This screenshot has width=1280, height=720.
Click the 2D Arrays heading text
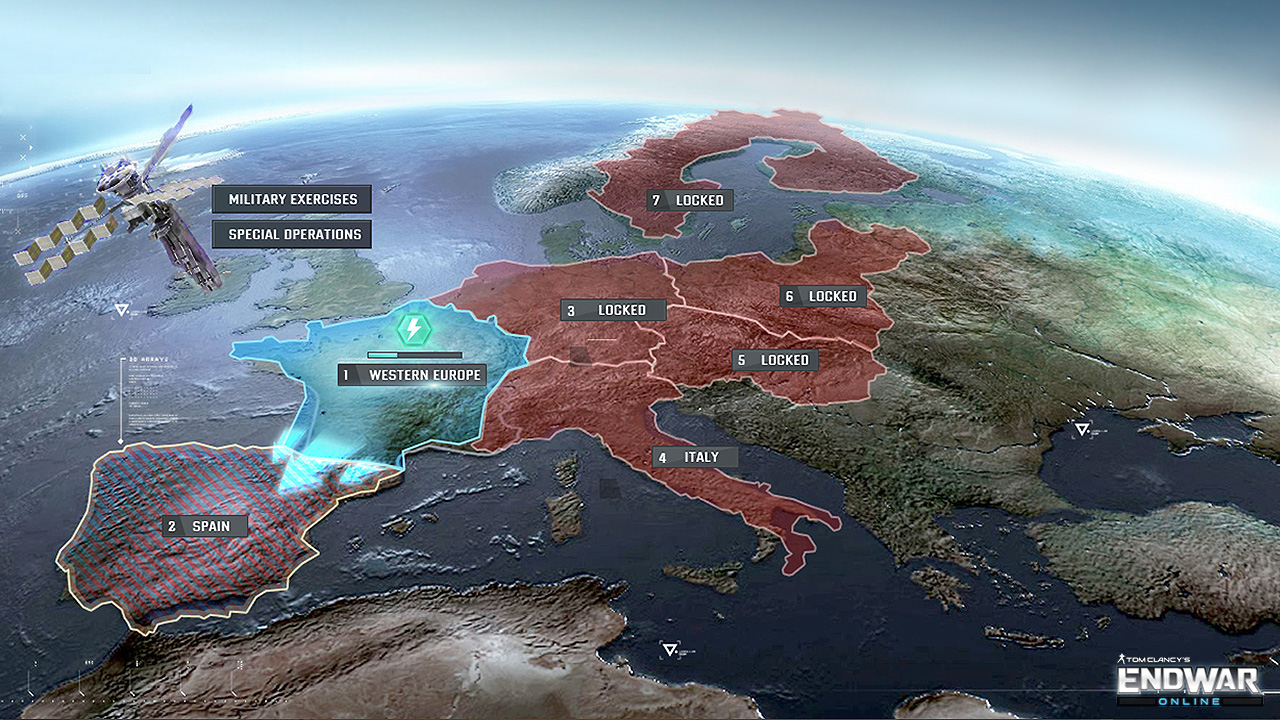click(148, 360)
